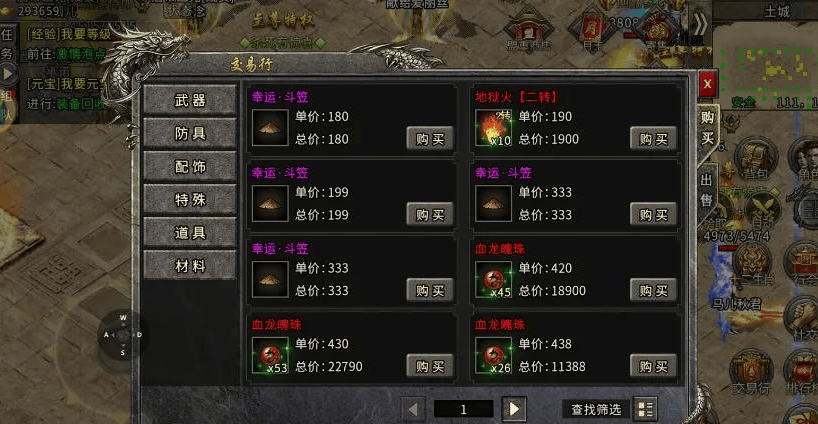Toggle the grid view icon beside 查找筛选
The width and height of the screenshot is (818, 424).
[645, 409]
